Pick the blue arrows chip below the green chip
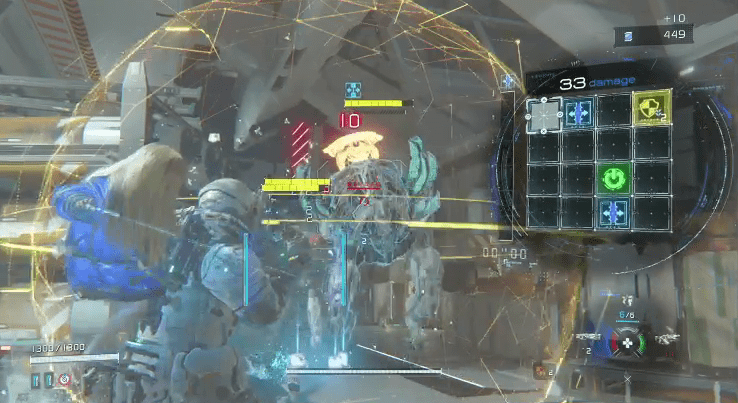 coord(613,212)
